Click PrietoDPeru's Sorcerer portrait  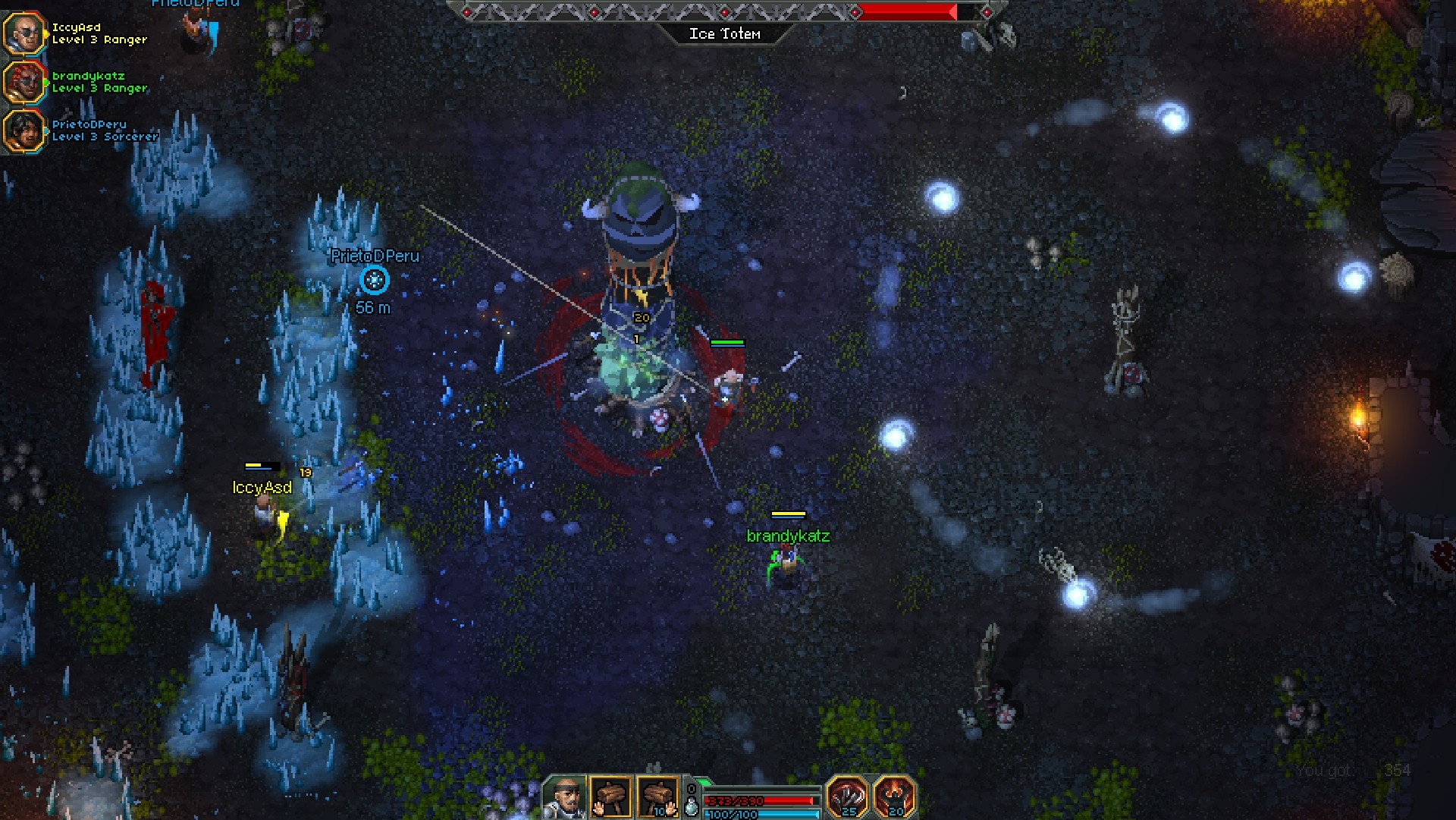(24, 130)
